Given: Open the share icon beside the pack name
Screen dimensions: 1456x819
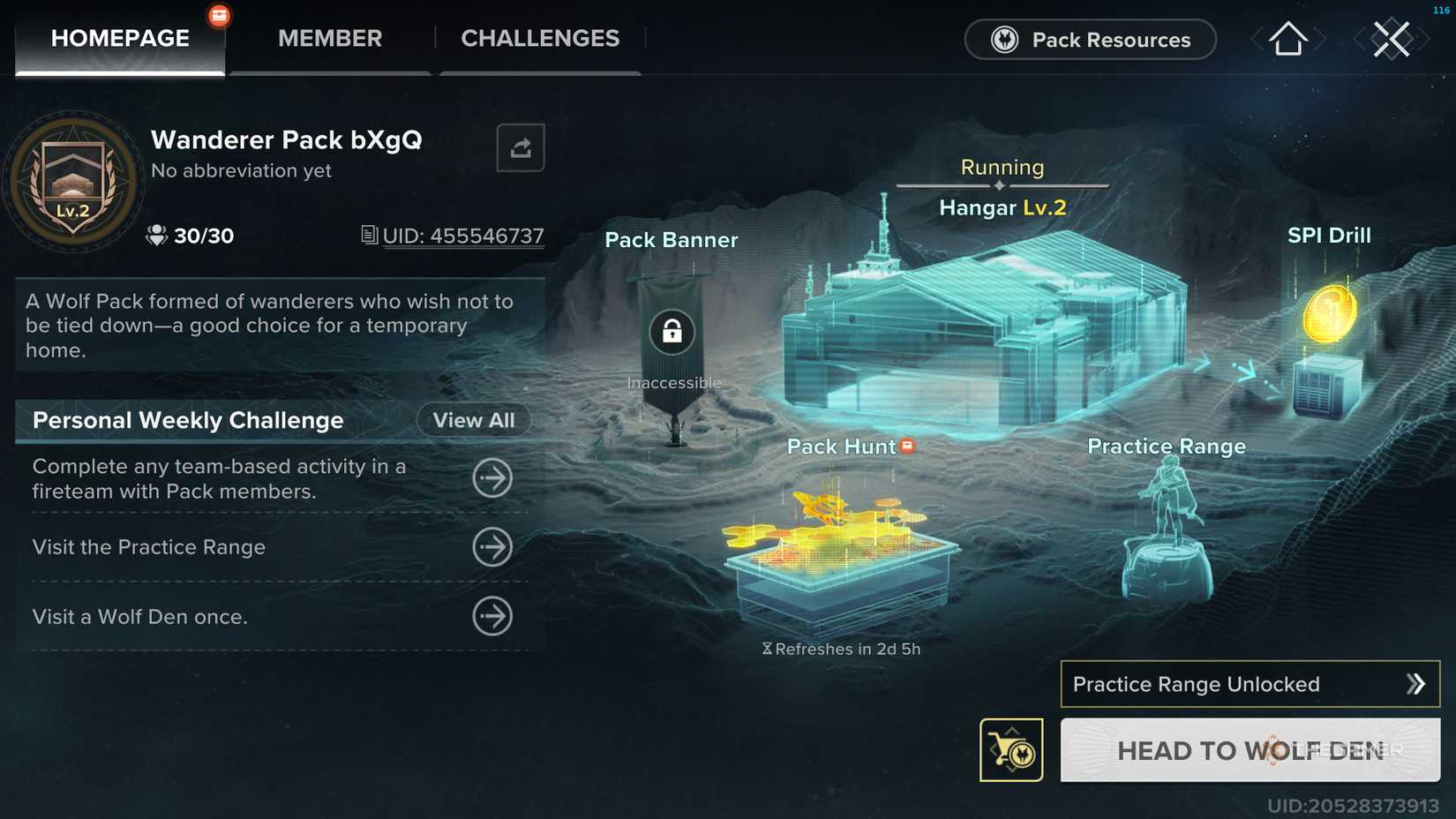Looking at the screenshot, I should click(521, 147).
